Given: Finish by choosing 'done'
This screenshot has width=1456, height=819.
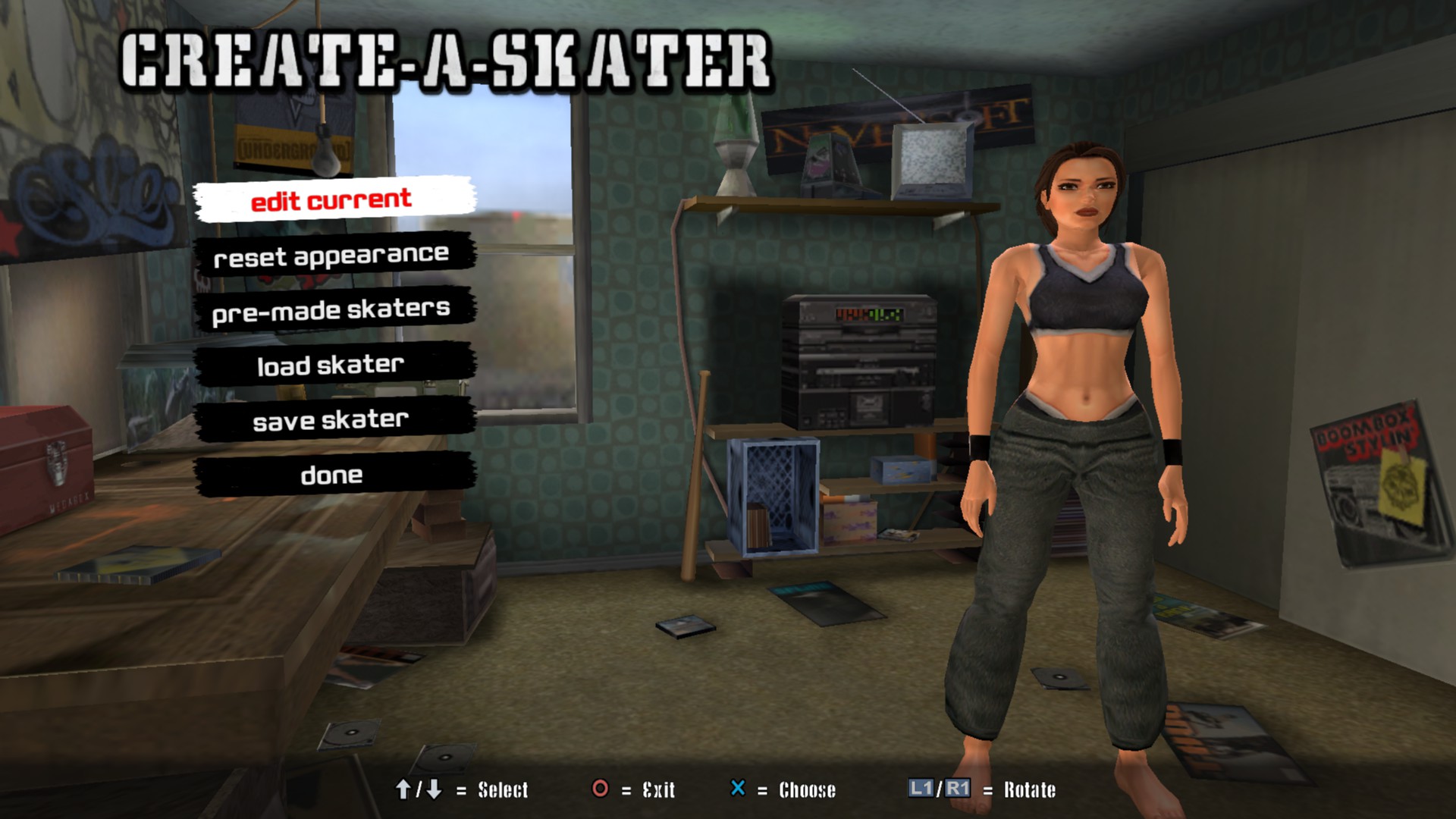Looking at the screenshot, I should (x=332, y=475).
